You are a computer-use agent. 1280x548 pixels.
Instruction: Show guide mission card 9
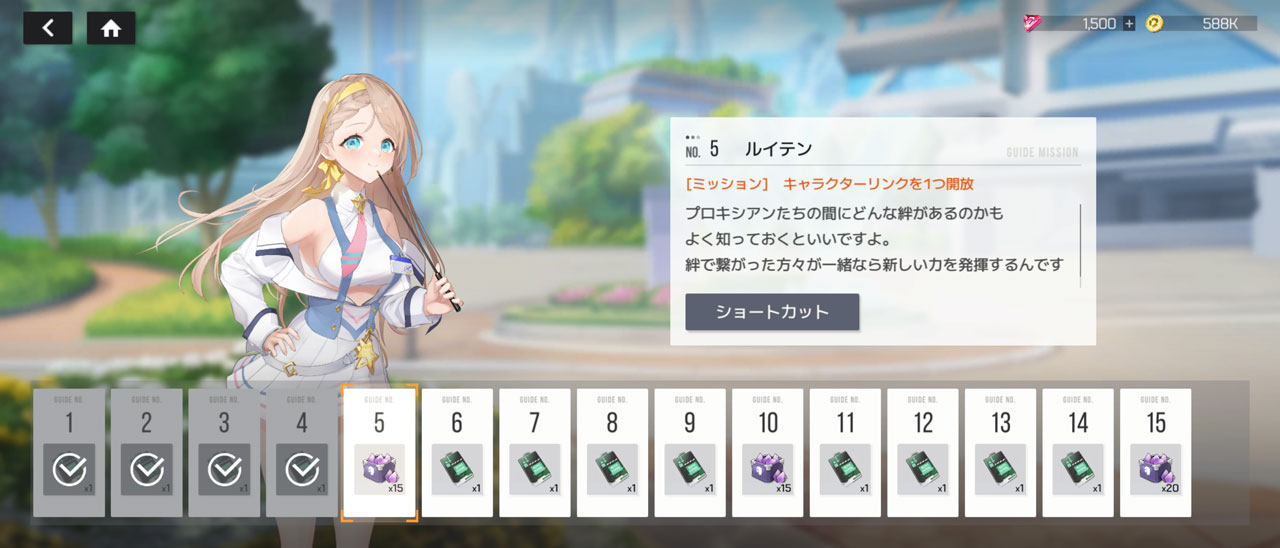tap(690, 452)
